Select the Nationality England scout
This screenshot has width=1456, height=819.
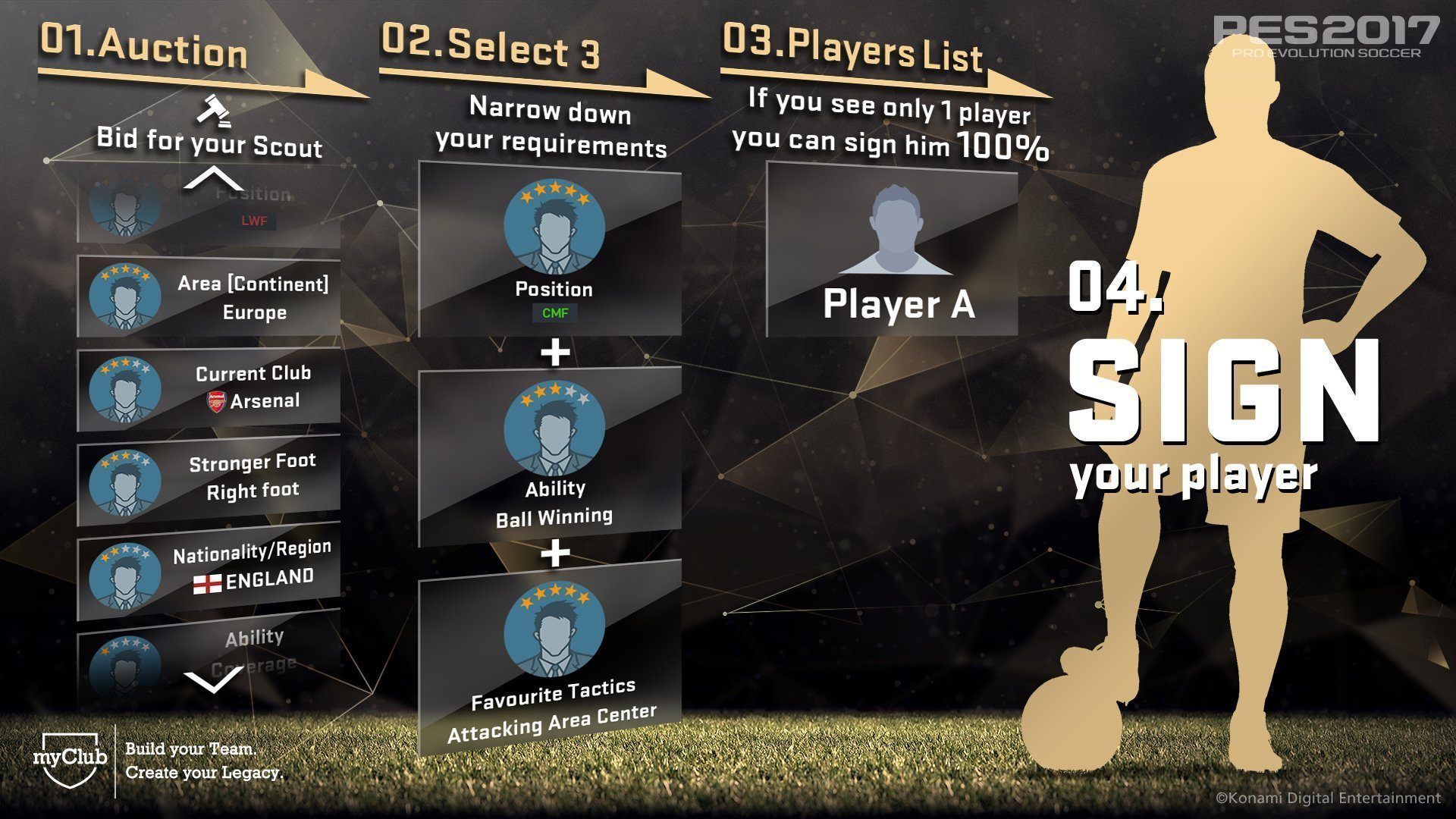click(209, 569)
